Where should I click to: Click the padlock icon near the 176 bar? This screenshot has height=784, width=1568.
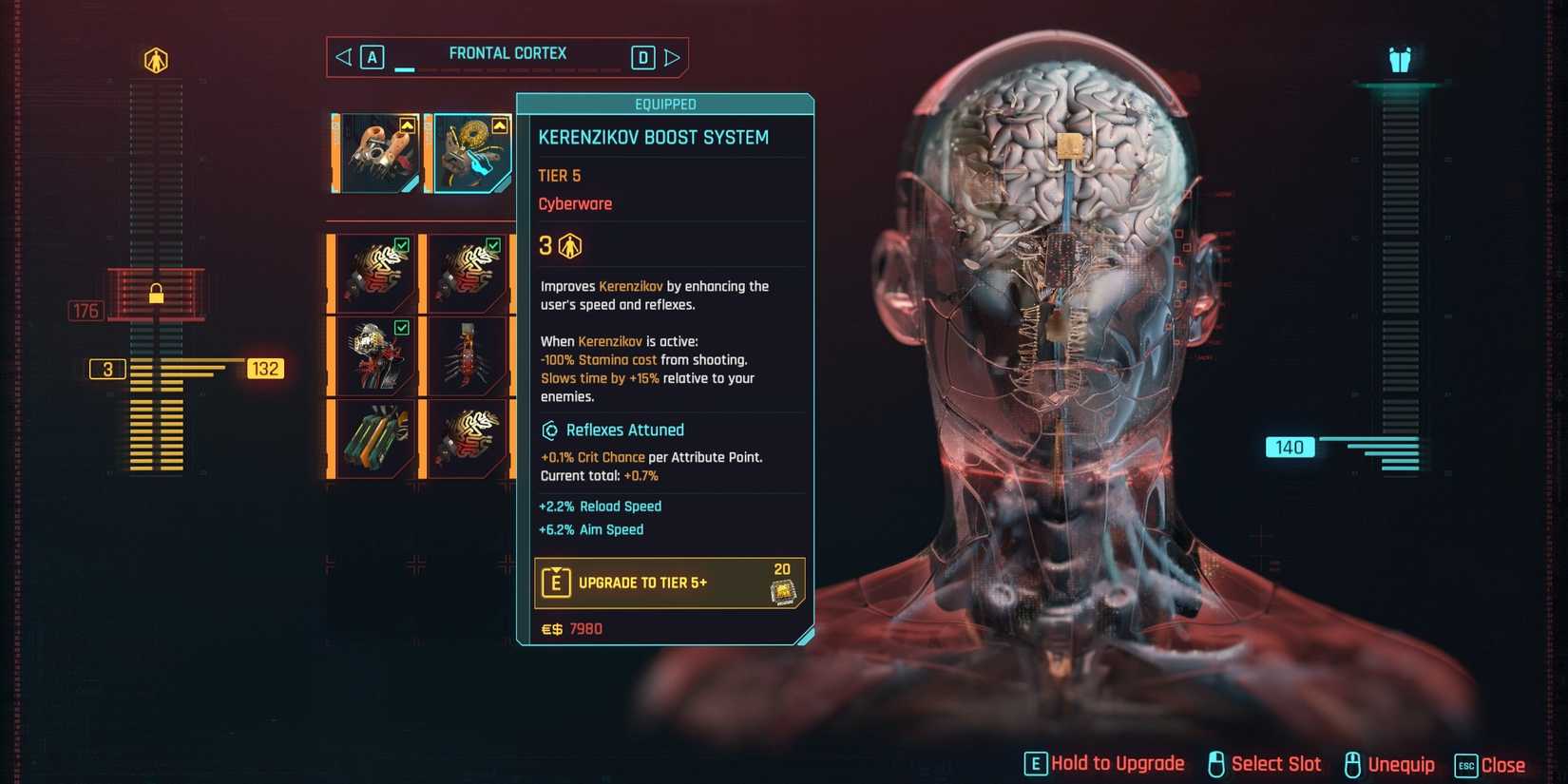(x=159, y=293)
